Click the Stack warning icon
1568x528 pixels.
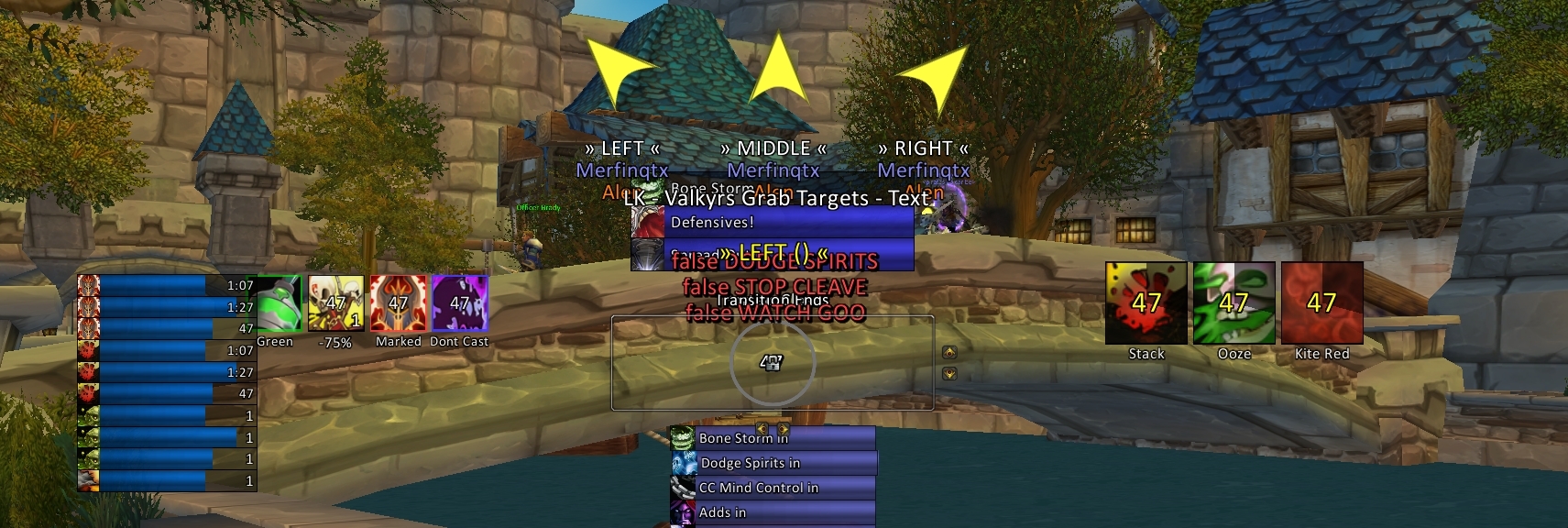(1146, 303)
